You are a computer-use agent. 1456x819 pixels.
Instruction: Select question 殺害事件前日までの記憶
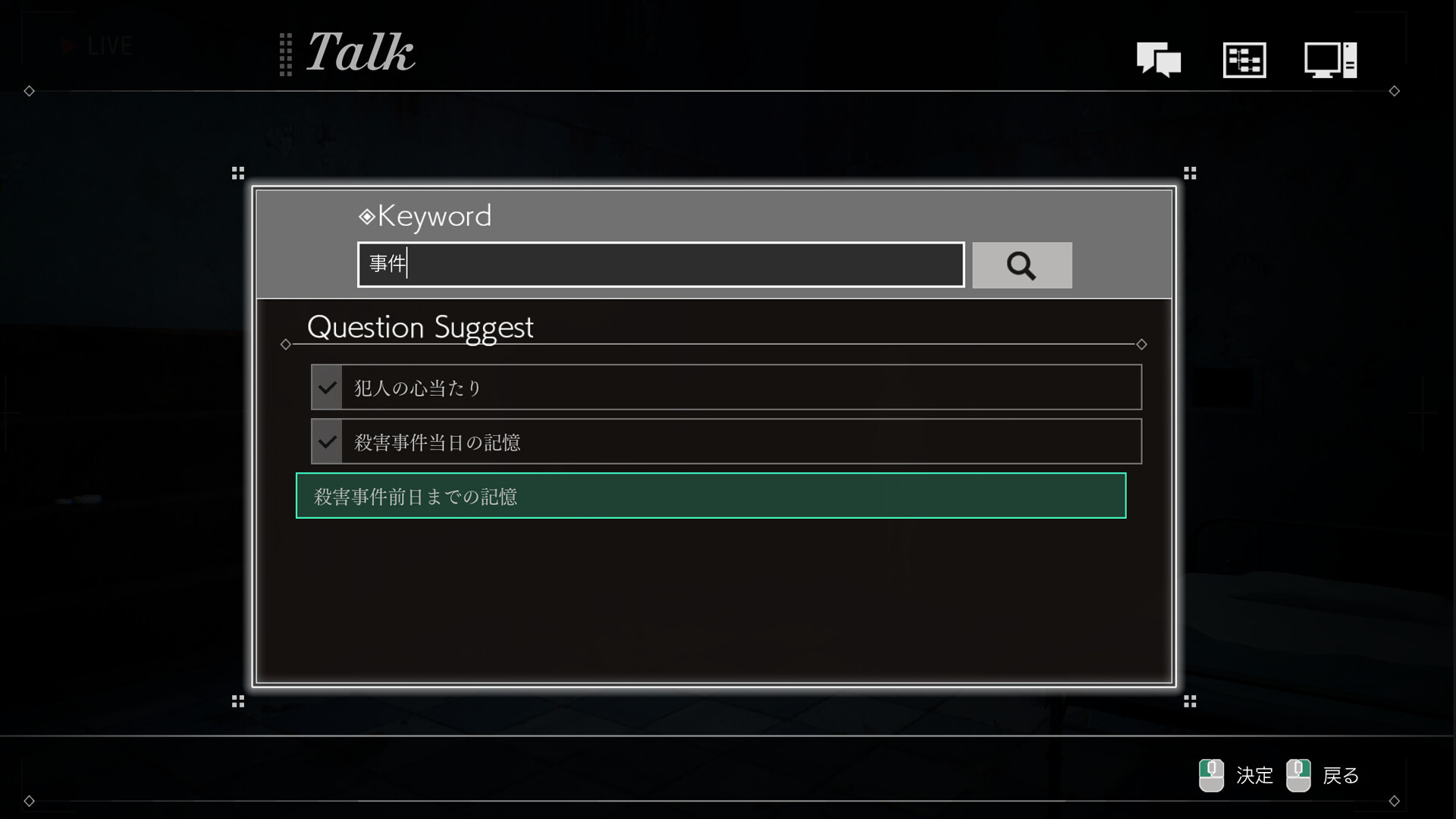[x=711, y=496]
